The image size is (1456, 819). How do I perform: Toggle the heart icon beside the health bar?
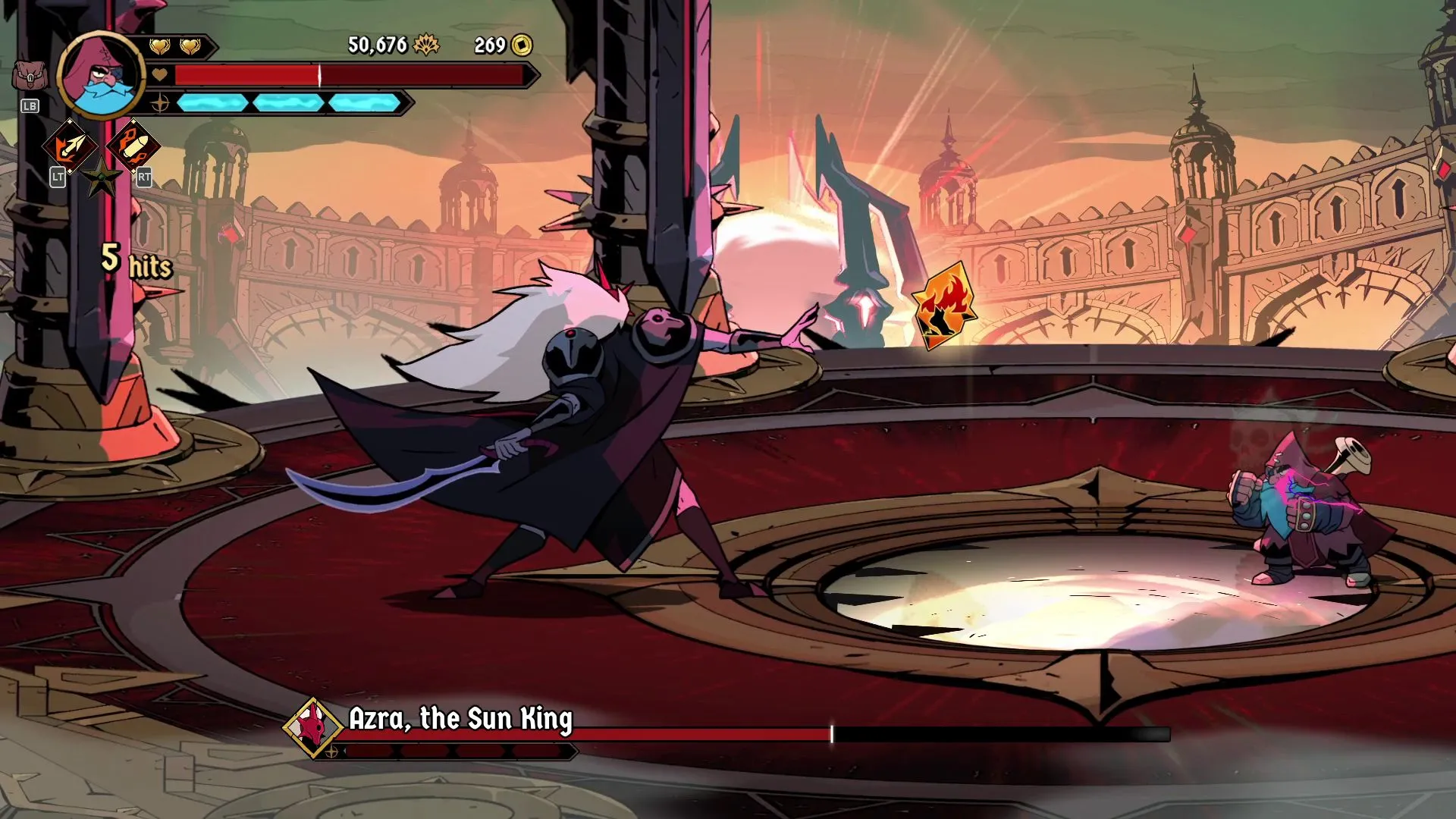pos(158,76)
